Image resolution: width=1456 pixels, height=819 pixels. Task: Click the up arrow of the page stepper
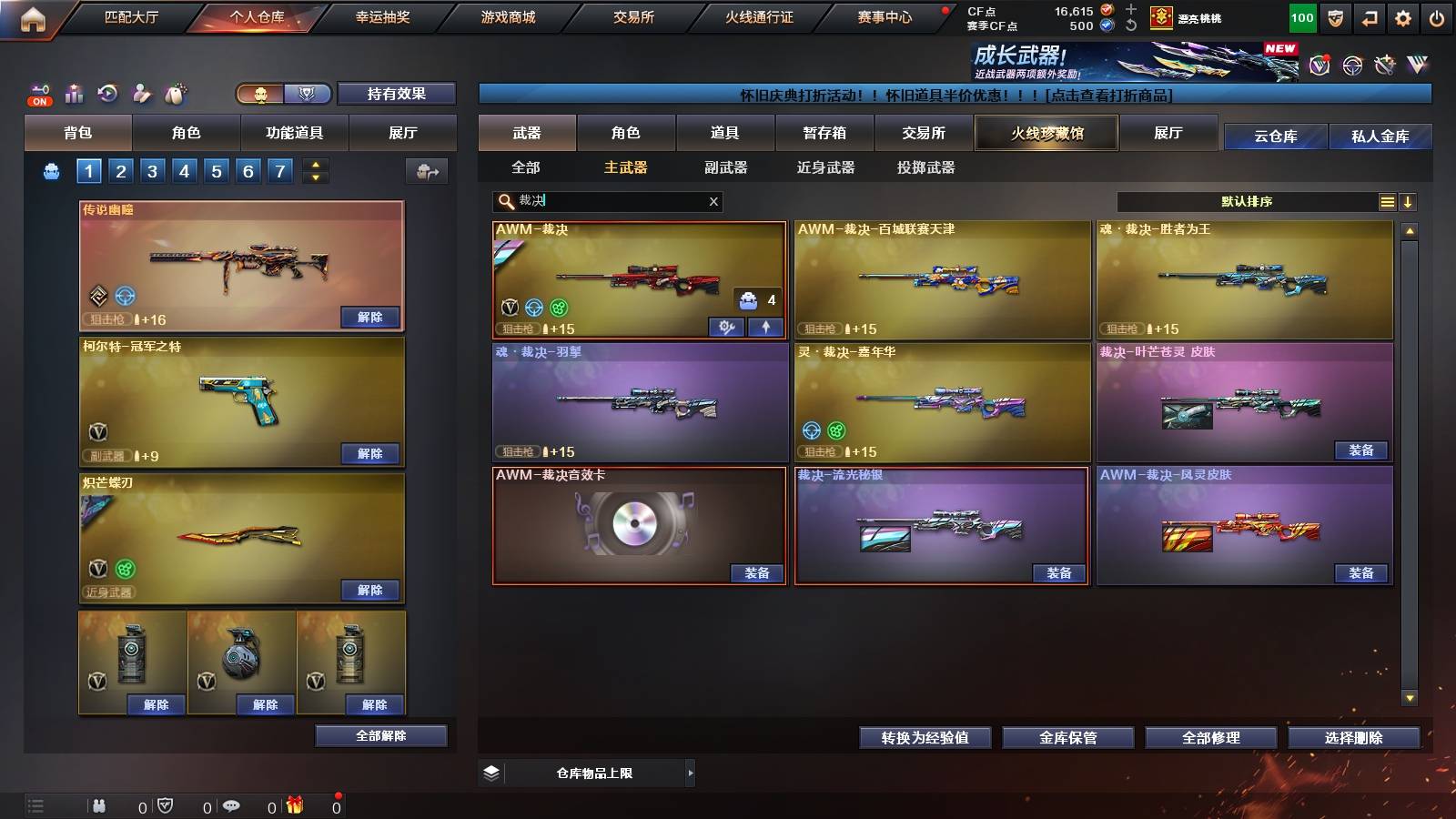click(x=317, y=165)
